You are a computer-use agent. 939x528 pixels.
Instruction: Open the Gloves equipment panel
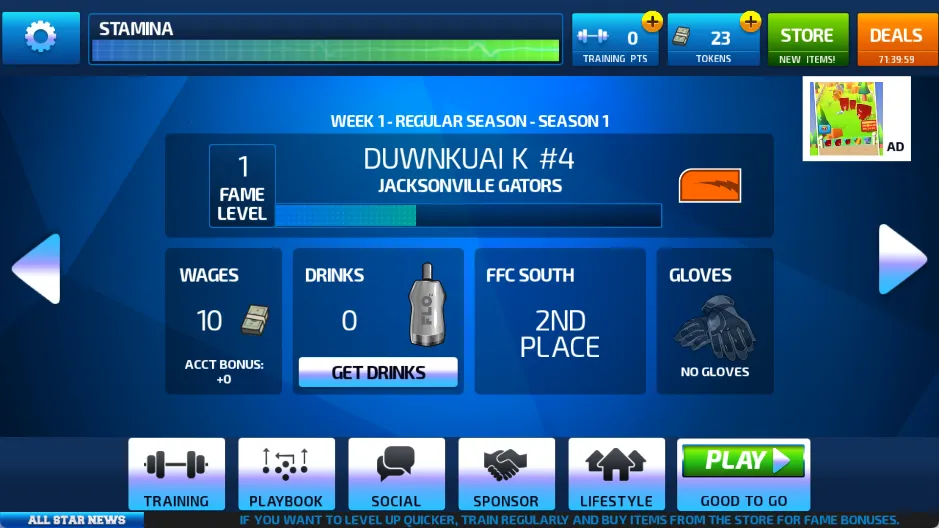click(714, 320)
